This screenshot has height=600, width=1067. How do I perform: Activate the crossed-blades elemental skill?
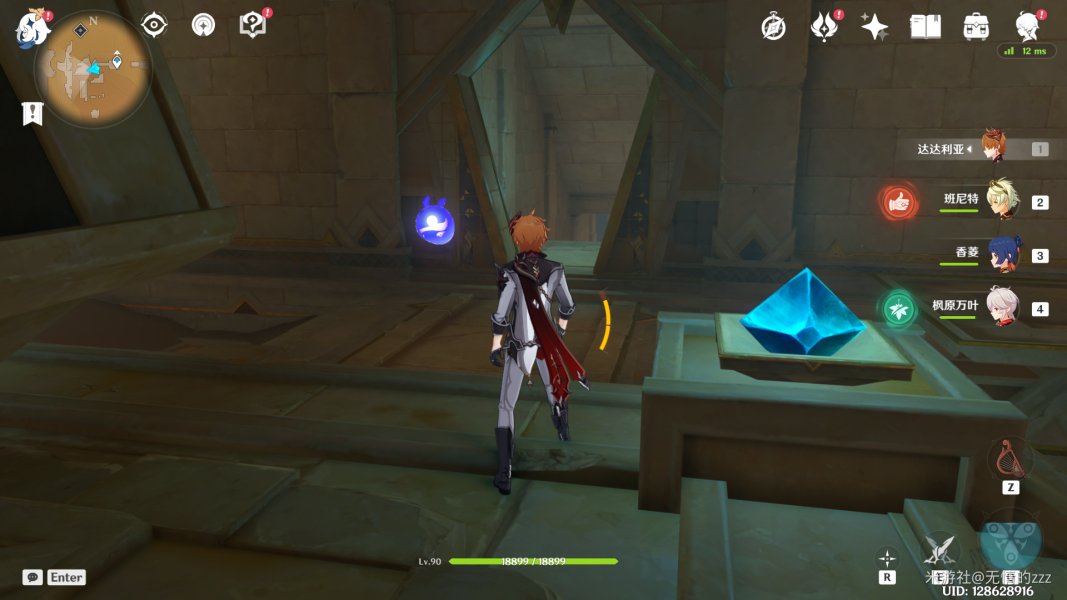939,549
